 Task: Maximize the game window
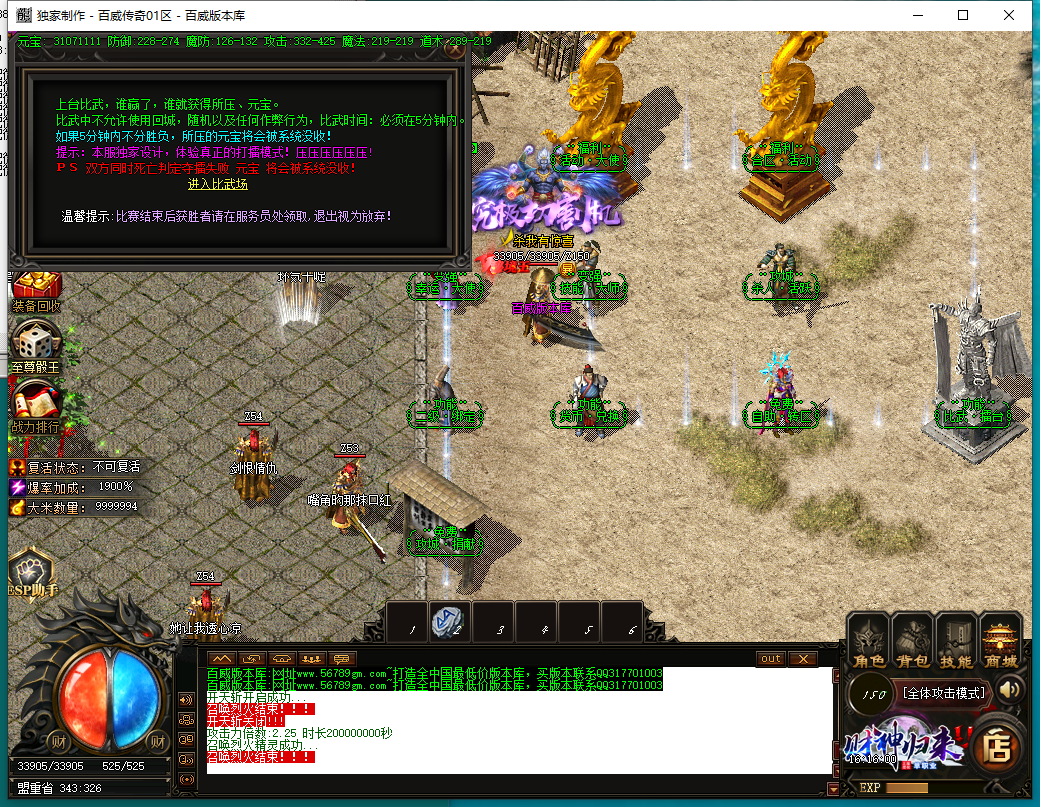[963, 15]
